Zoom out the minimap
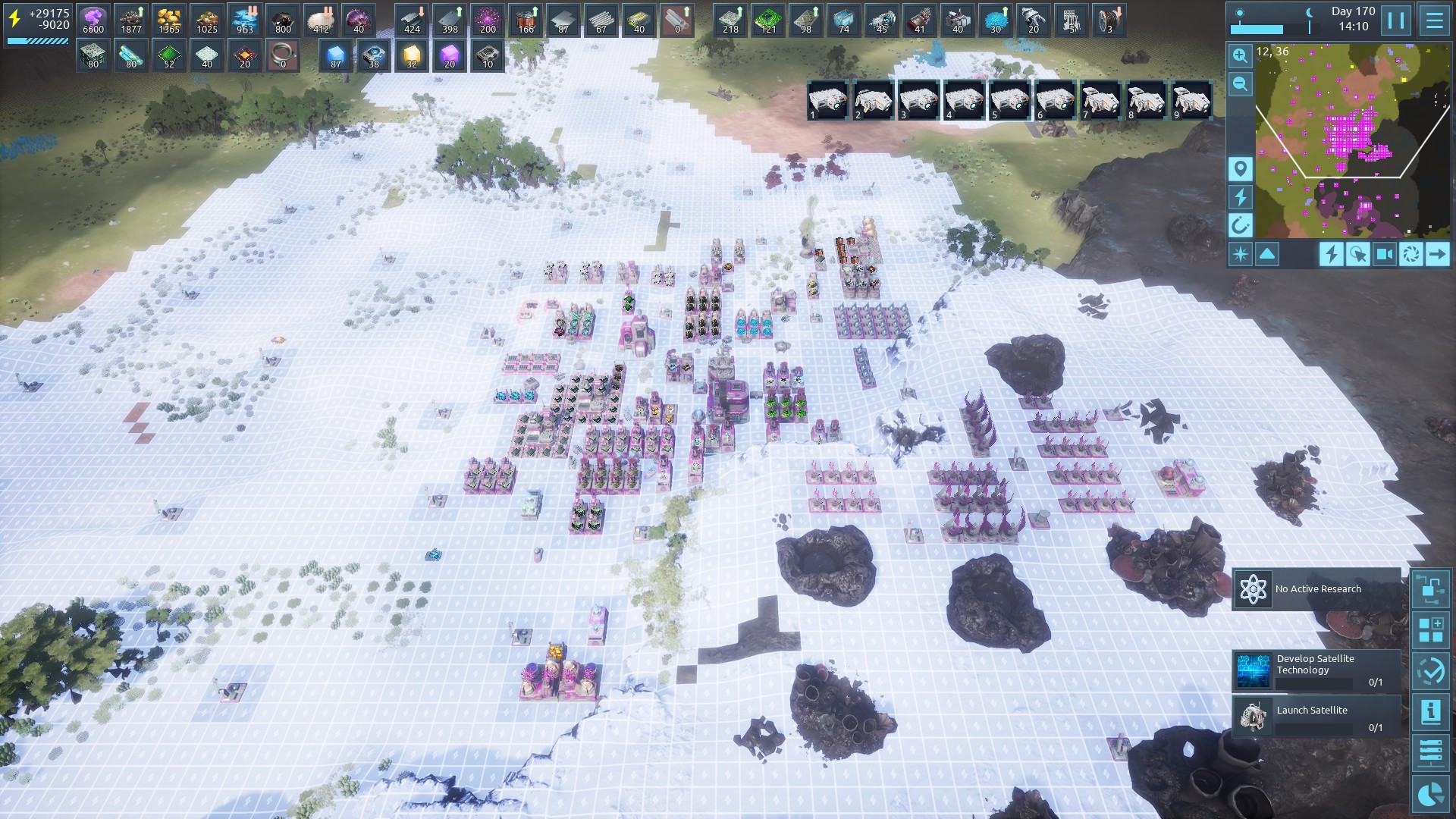The image size is (1456, 819). click(x=1240, y=84)
